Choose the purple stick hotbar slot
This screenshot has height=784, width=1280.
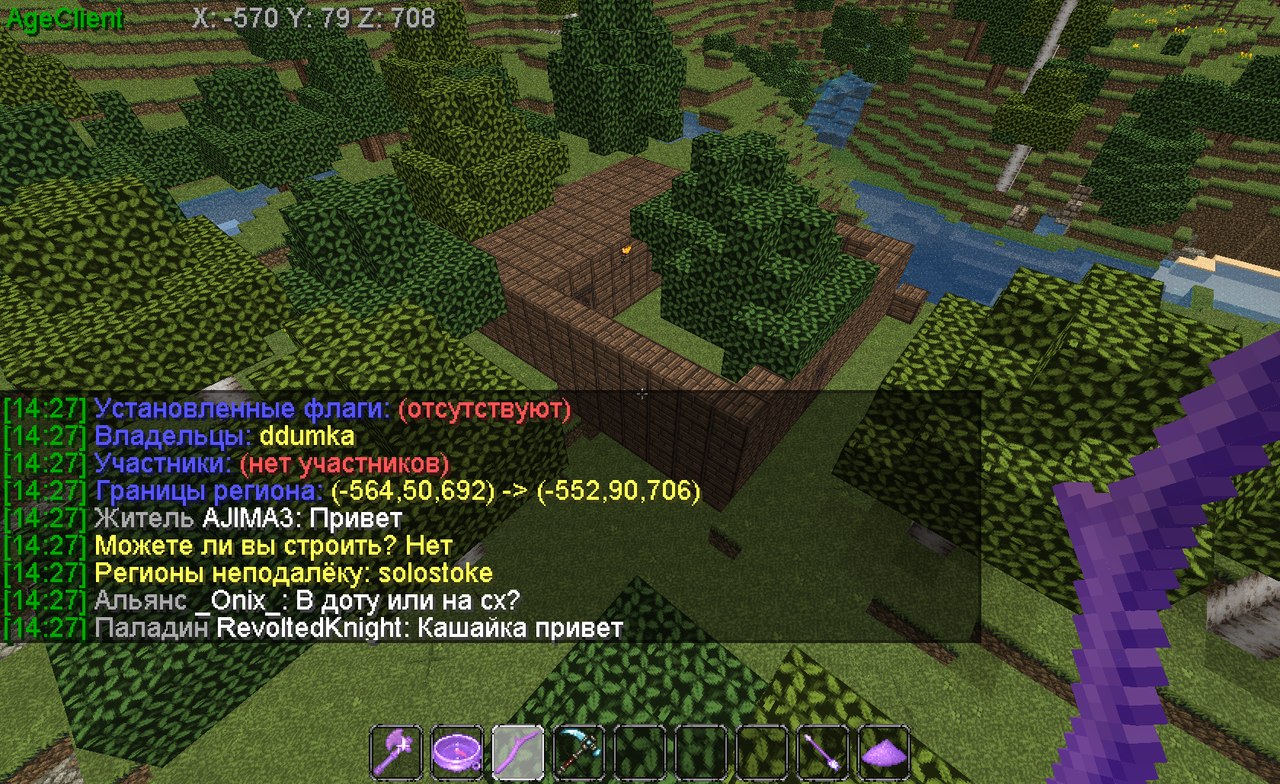coord(518,750)
